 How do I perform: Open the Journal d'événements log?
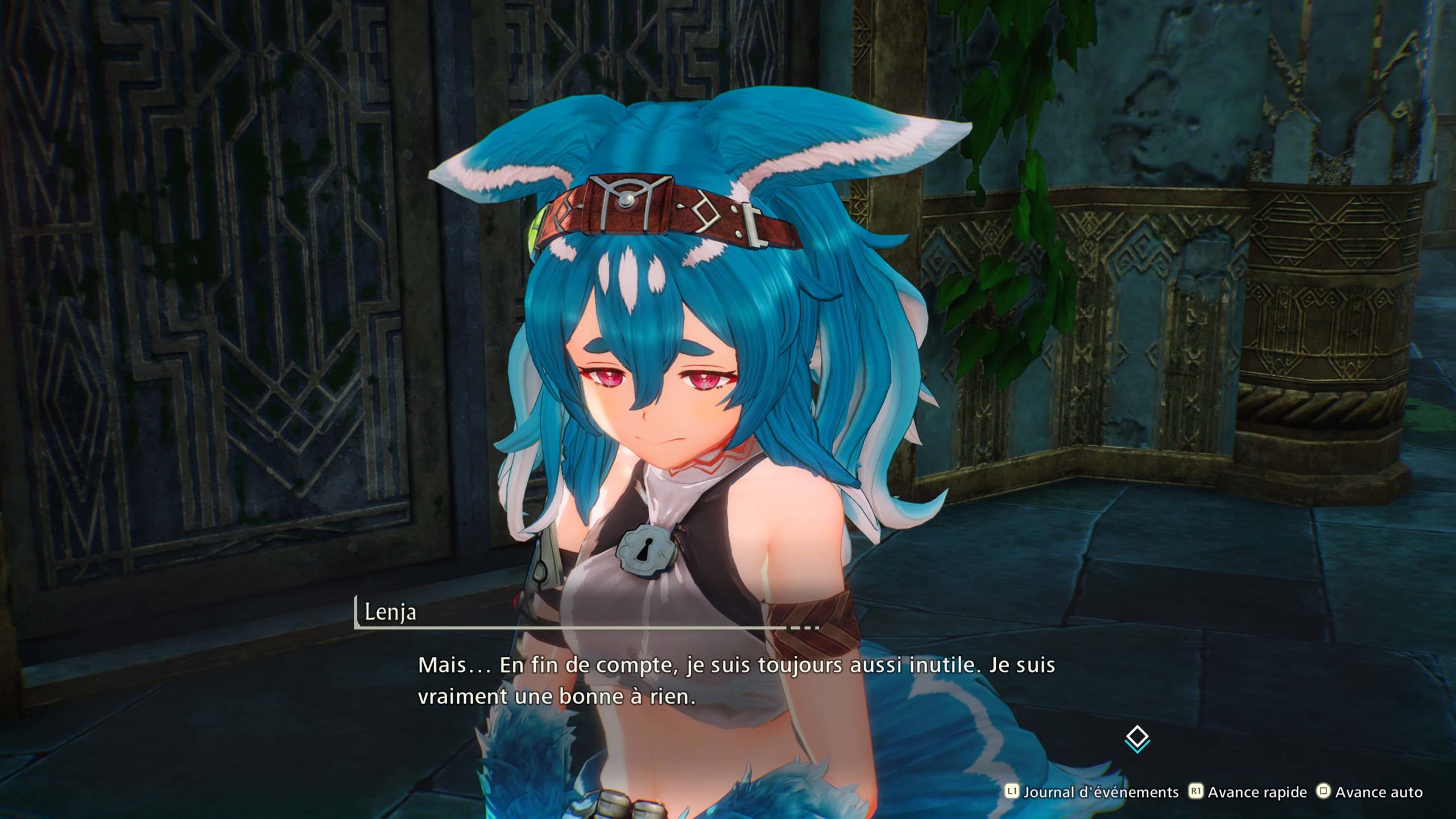[1092, 792]
